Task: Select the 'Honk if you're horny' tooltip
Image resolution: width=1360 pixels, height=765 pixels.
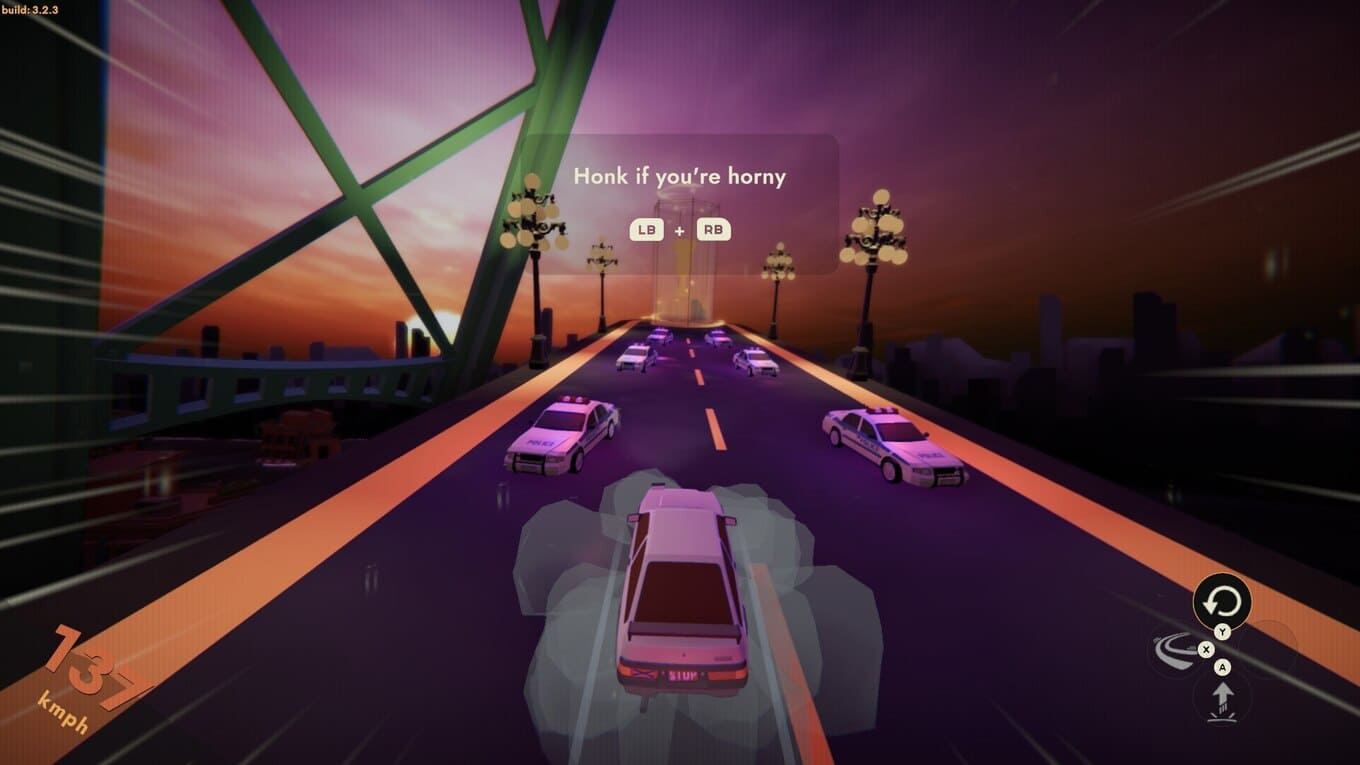Action: (680, 177)
